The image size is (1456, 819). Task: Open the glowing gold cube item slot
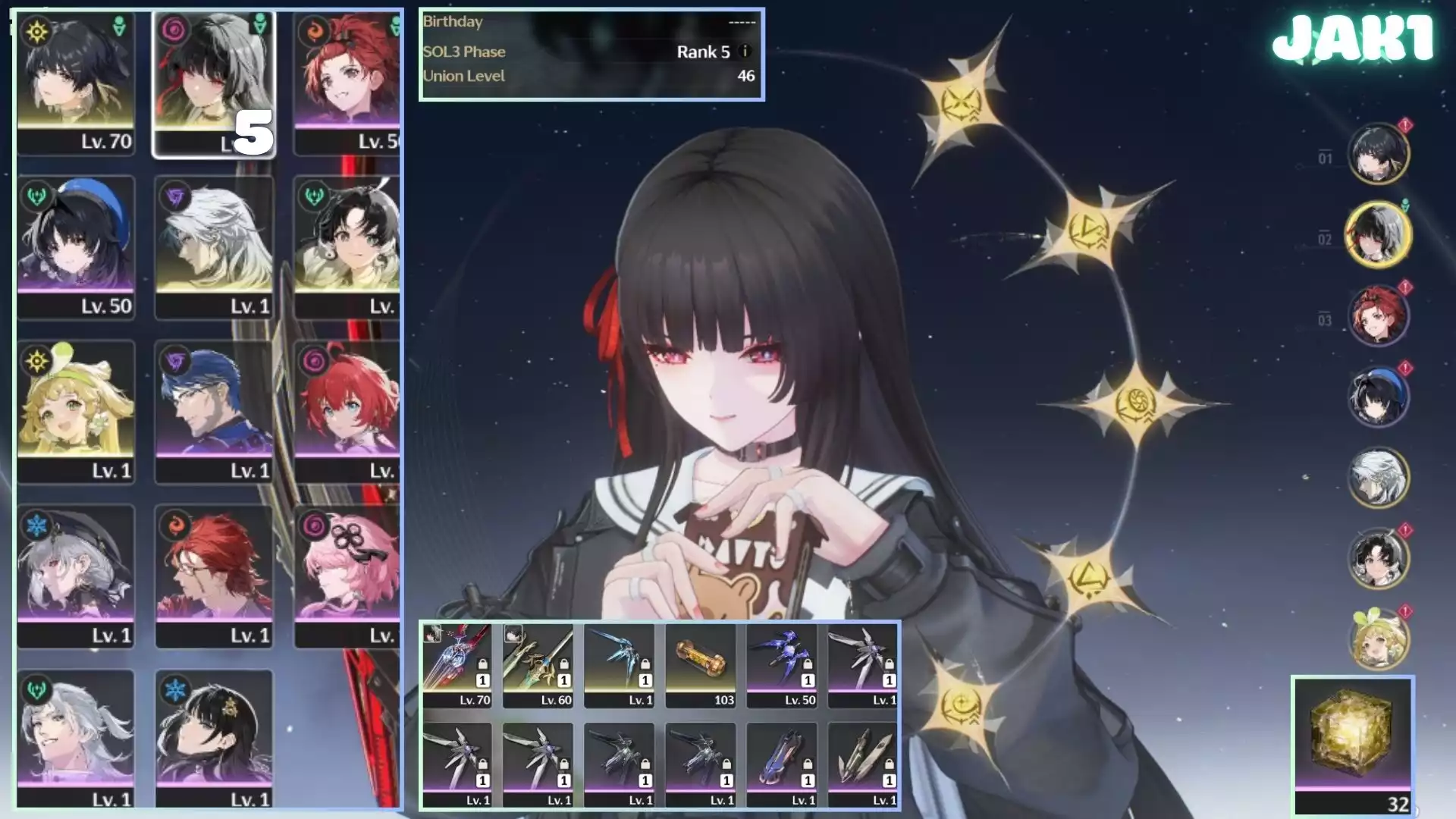coord(1353,745)
